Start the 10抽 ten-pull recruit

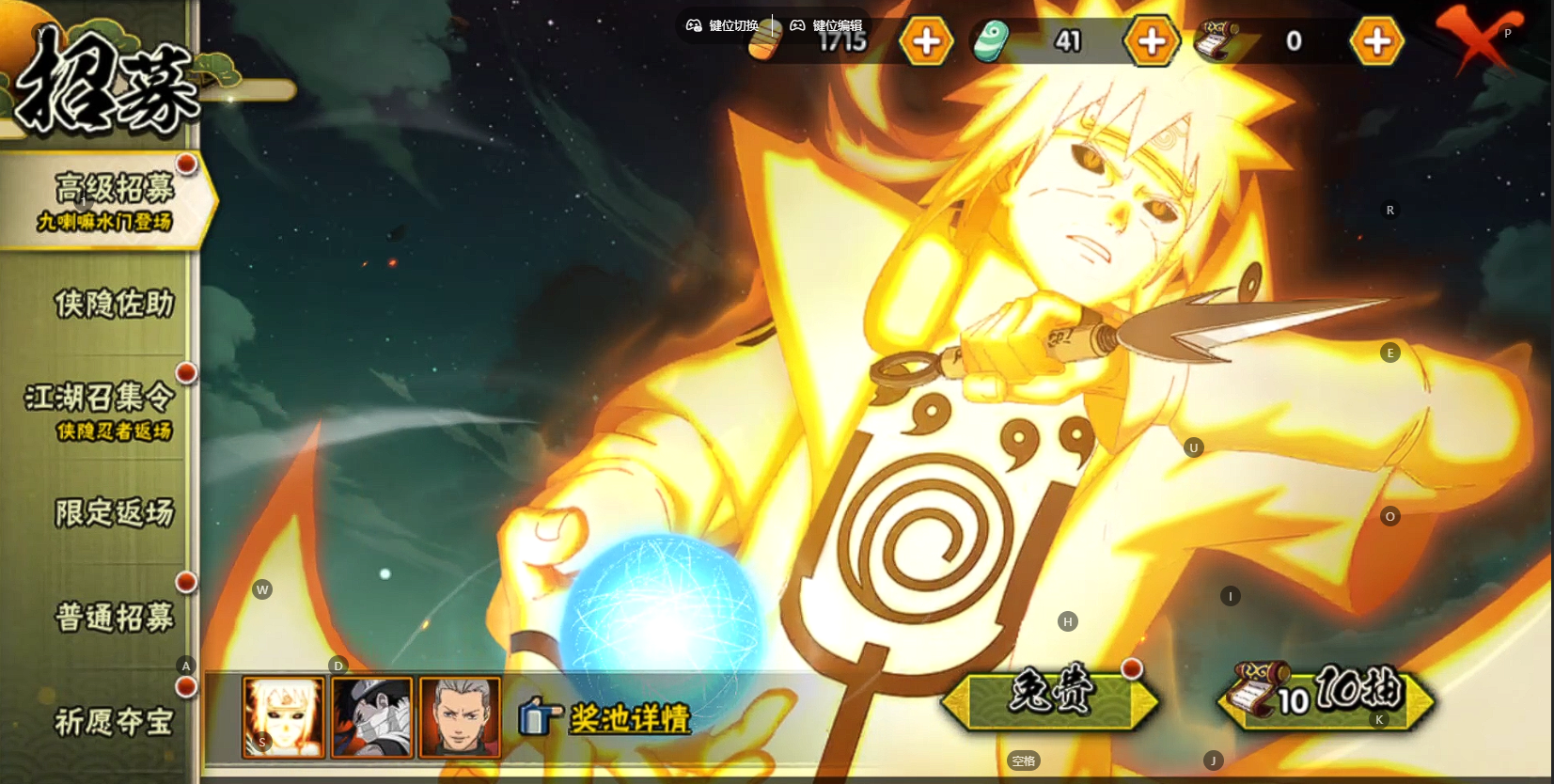[x=1326, y=698]
